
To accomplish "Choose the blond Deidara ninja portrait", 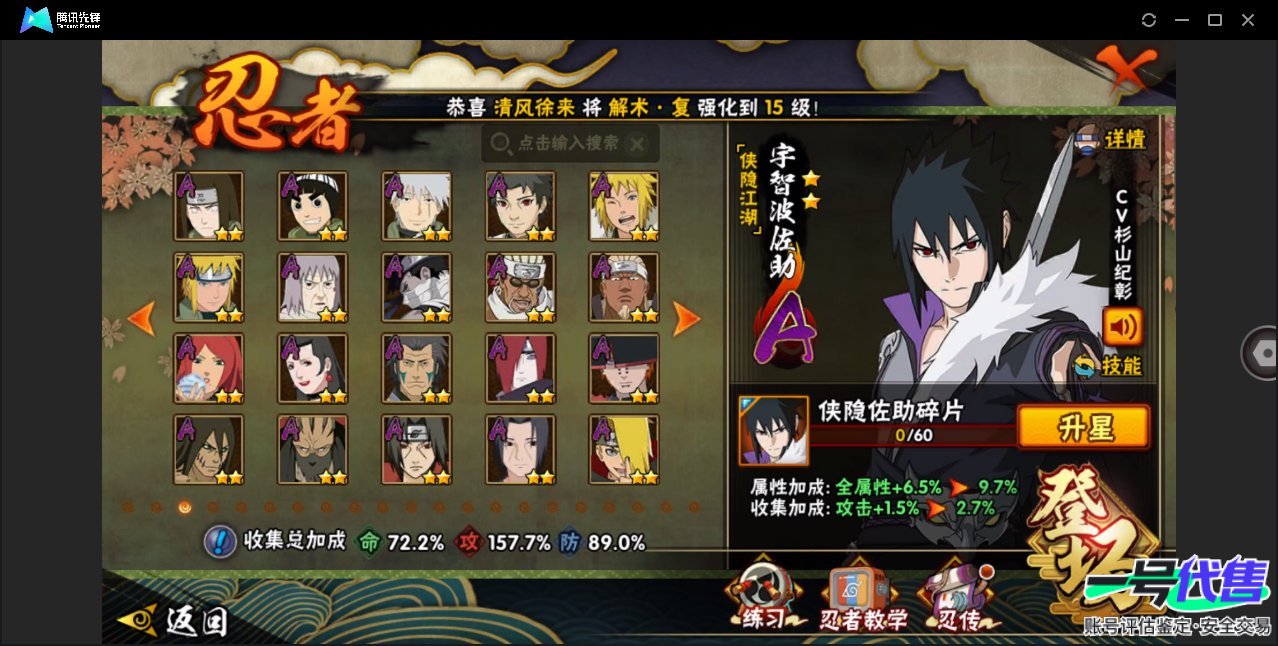I will pos(624,450).
